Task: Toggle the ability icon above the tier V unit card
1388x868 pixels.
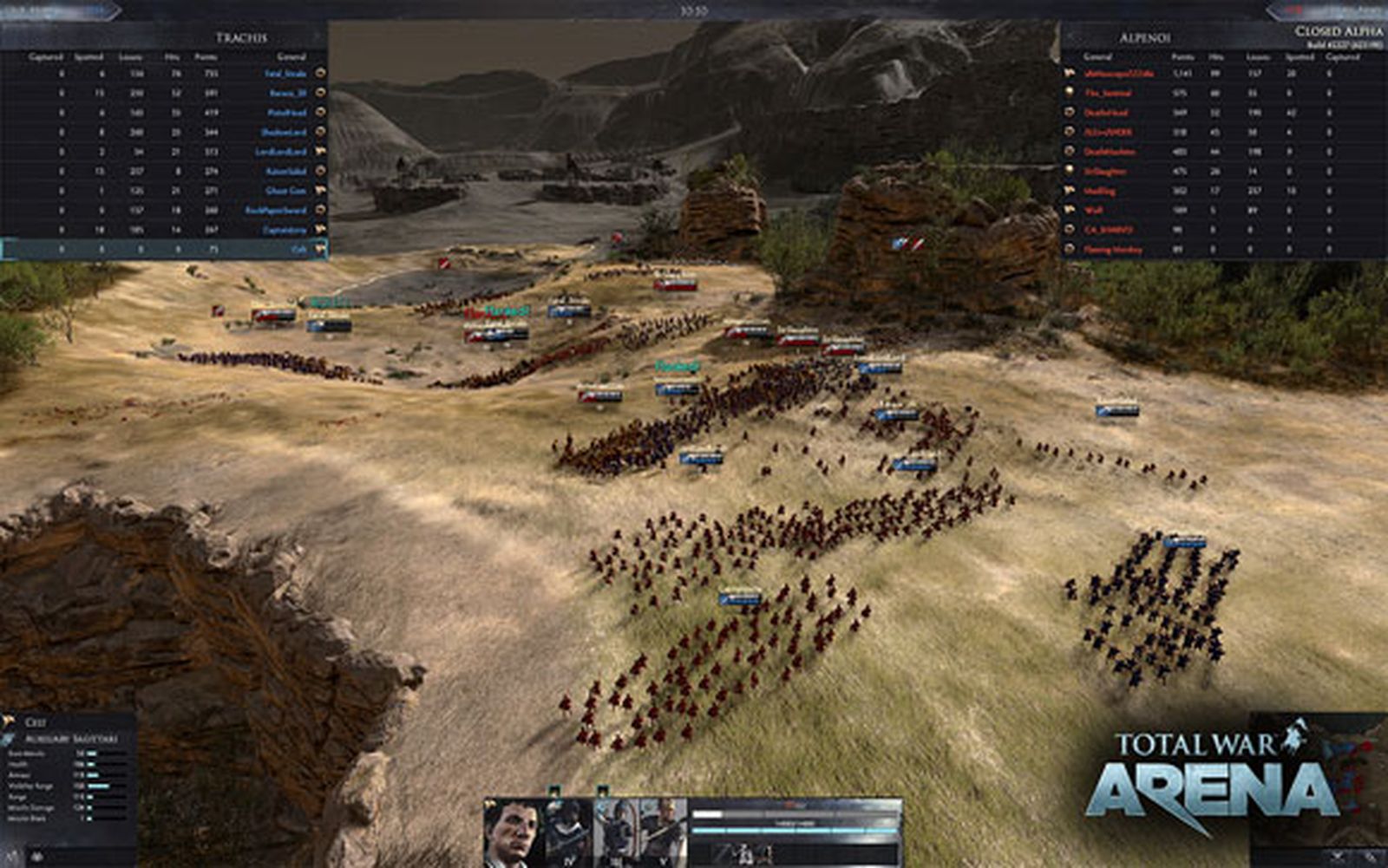Action: click(x=603, y=791)
